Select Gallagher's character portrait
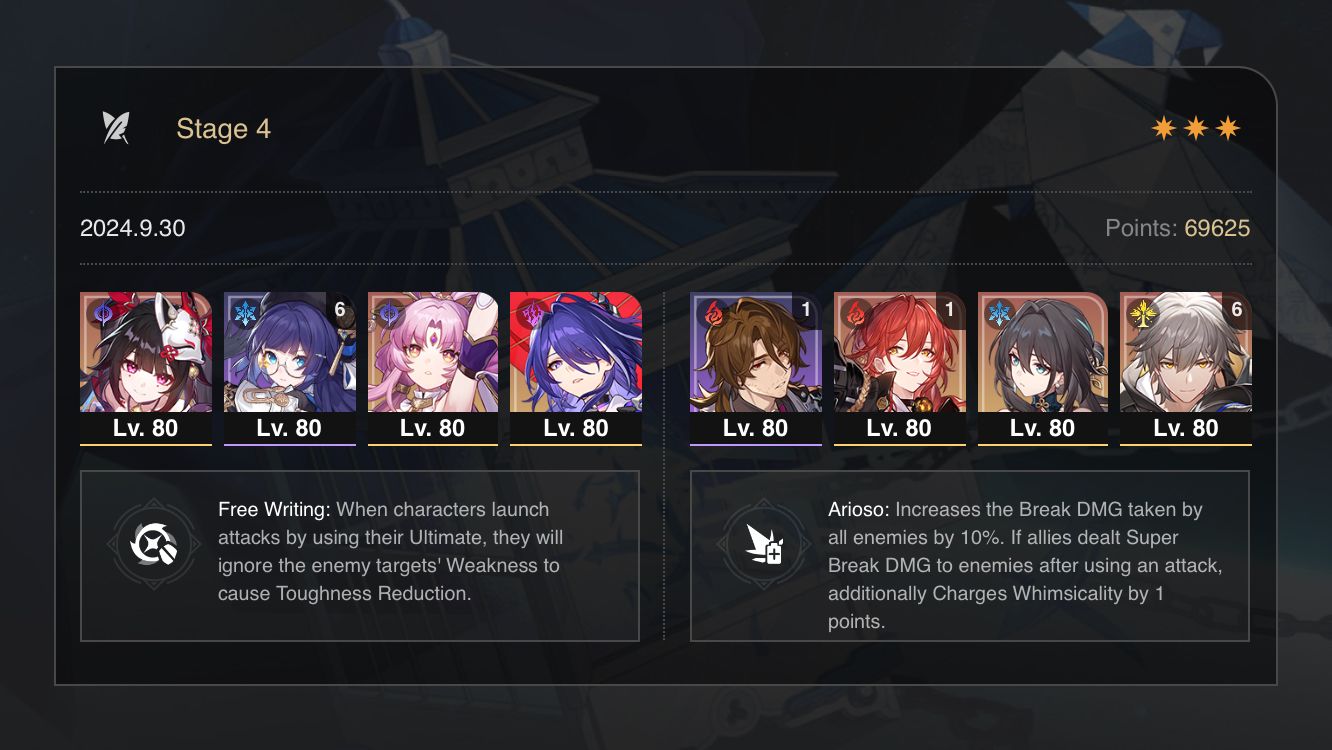Image resolution: width=1332 pixels, height=750 pixels. pyautogui.click(x=756, y=355)
